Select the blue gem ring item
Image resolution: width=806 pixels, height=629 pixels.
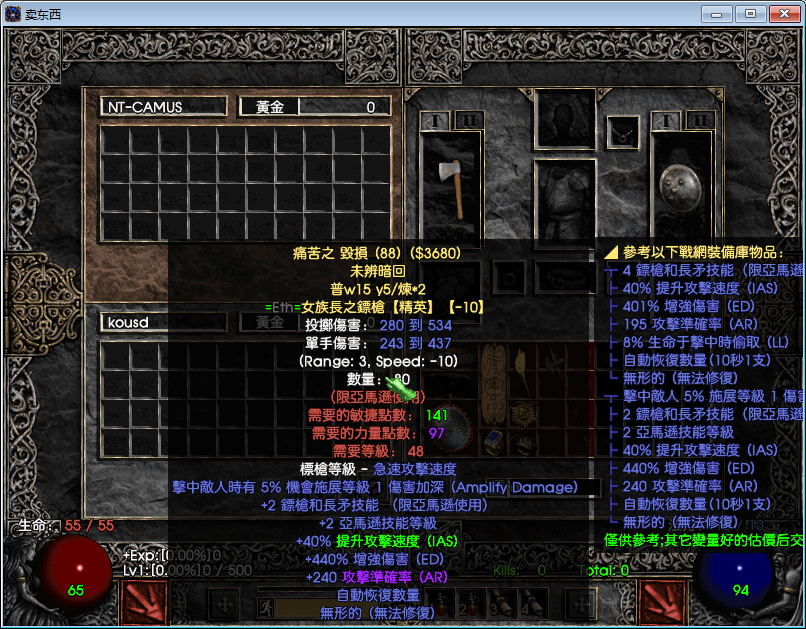click(x=493, y=441)
